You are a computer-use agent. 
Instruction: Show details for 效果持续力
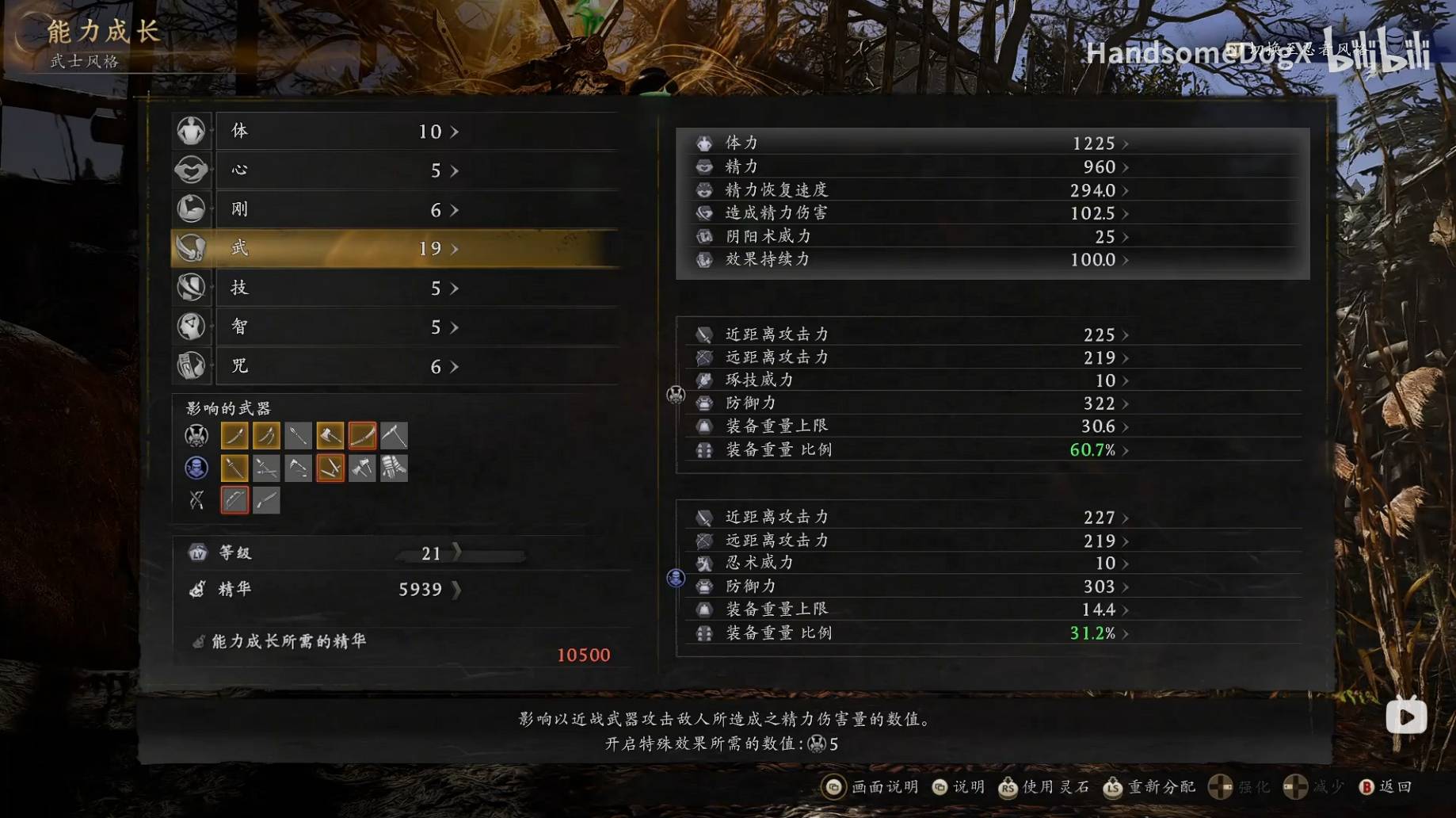[911, 259]
